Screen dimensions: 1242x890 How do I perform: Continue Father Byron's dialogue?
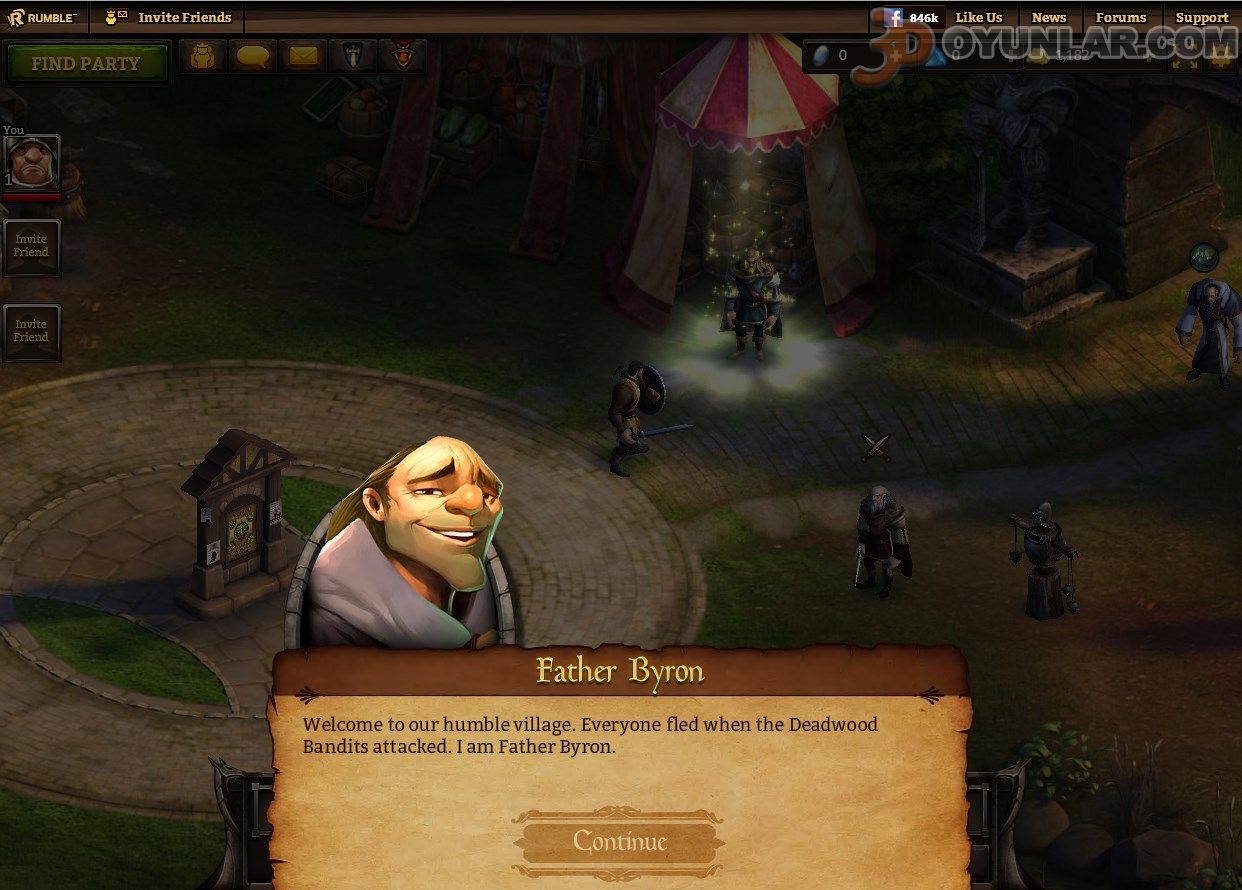(x=619, y=842)
